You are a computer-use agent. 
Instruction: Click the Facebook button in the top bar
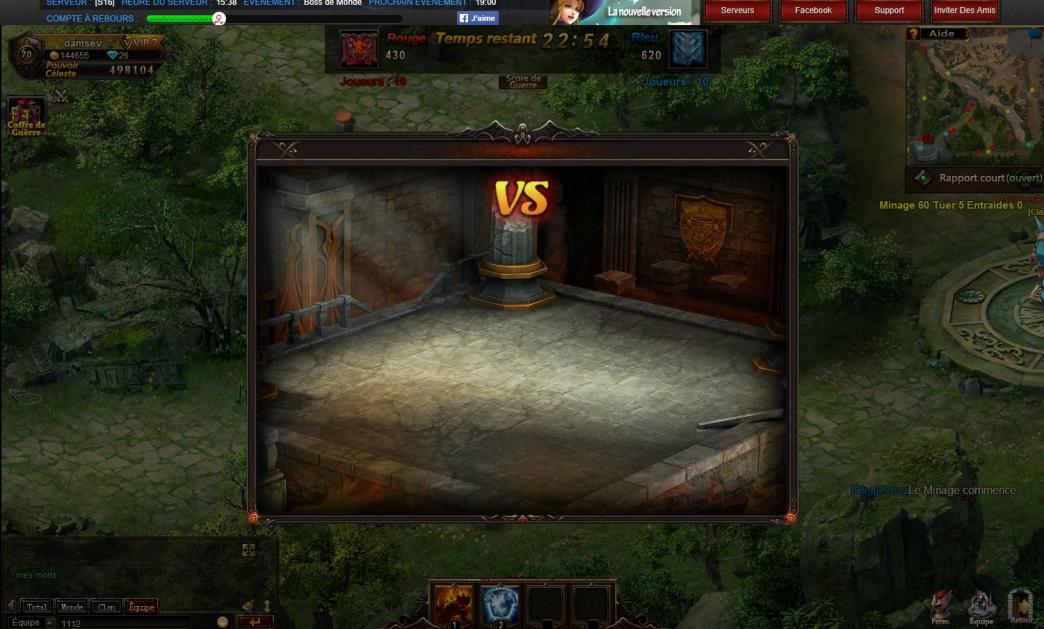click(x=813, y=11)
